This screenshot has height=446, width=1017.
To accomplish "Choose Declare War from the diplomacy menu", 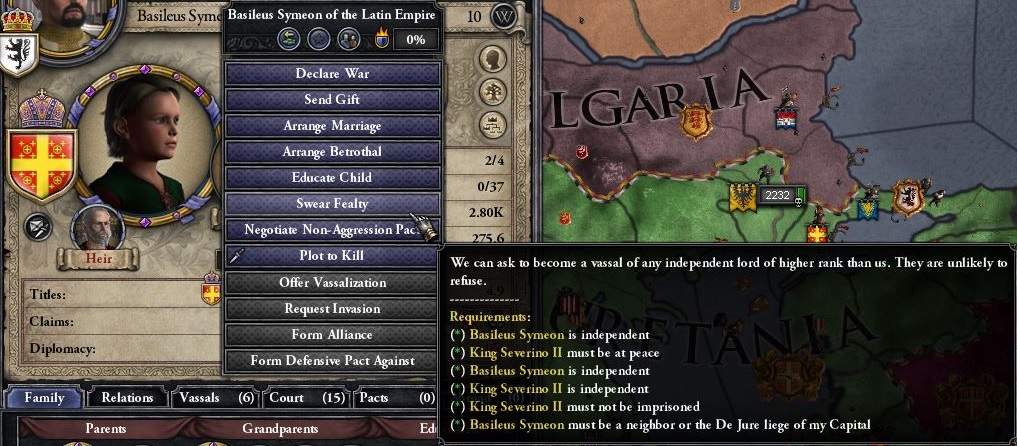I will click(332, 74).
